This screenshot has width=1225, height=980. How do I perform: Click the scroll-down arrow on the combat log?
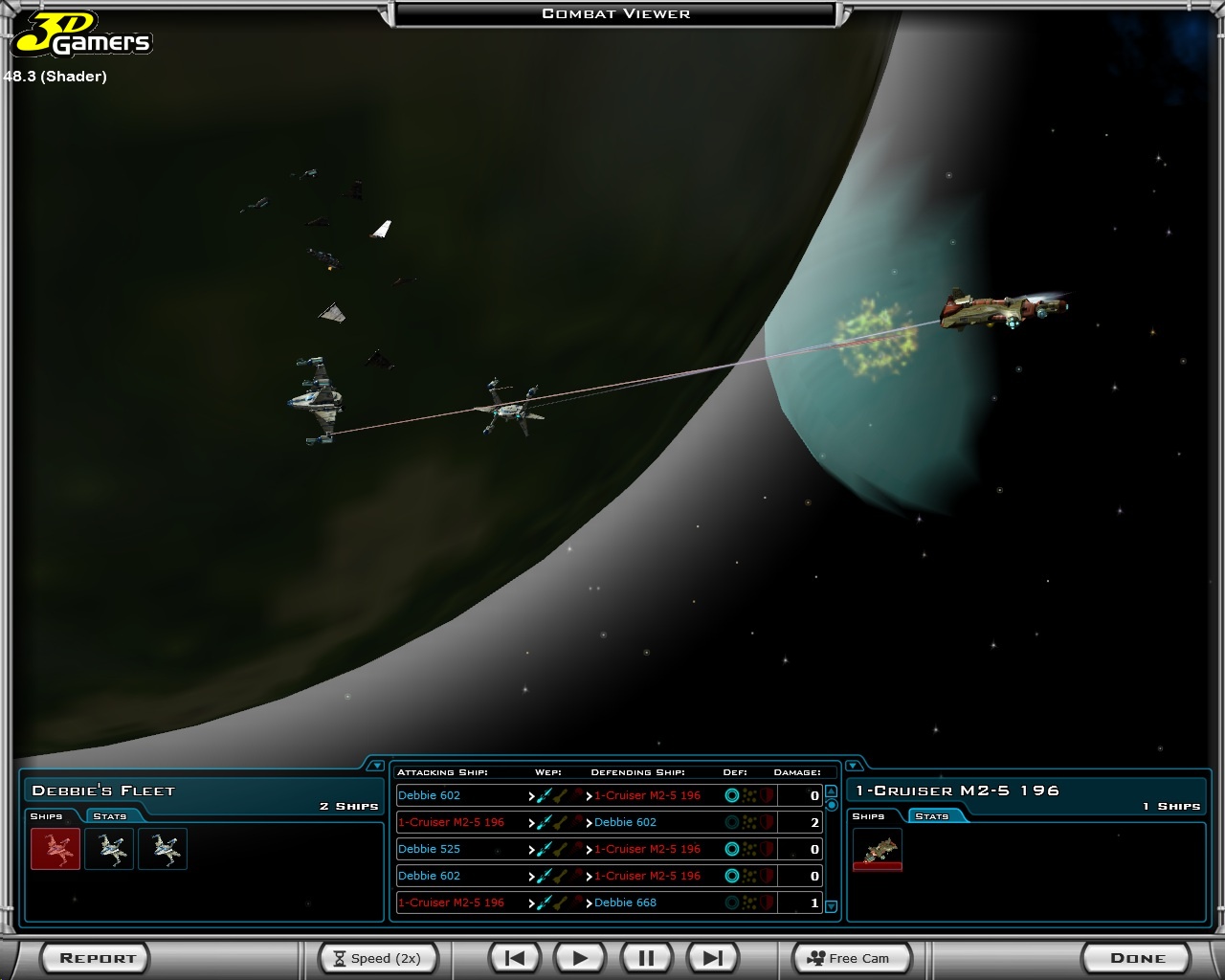click(831, 904)
